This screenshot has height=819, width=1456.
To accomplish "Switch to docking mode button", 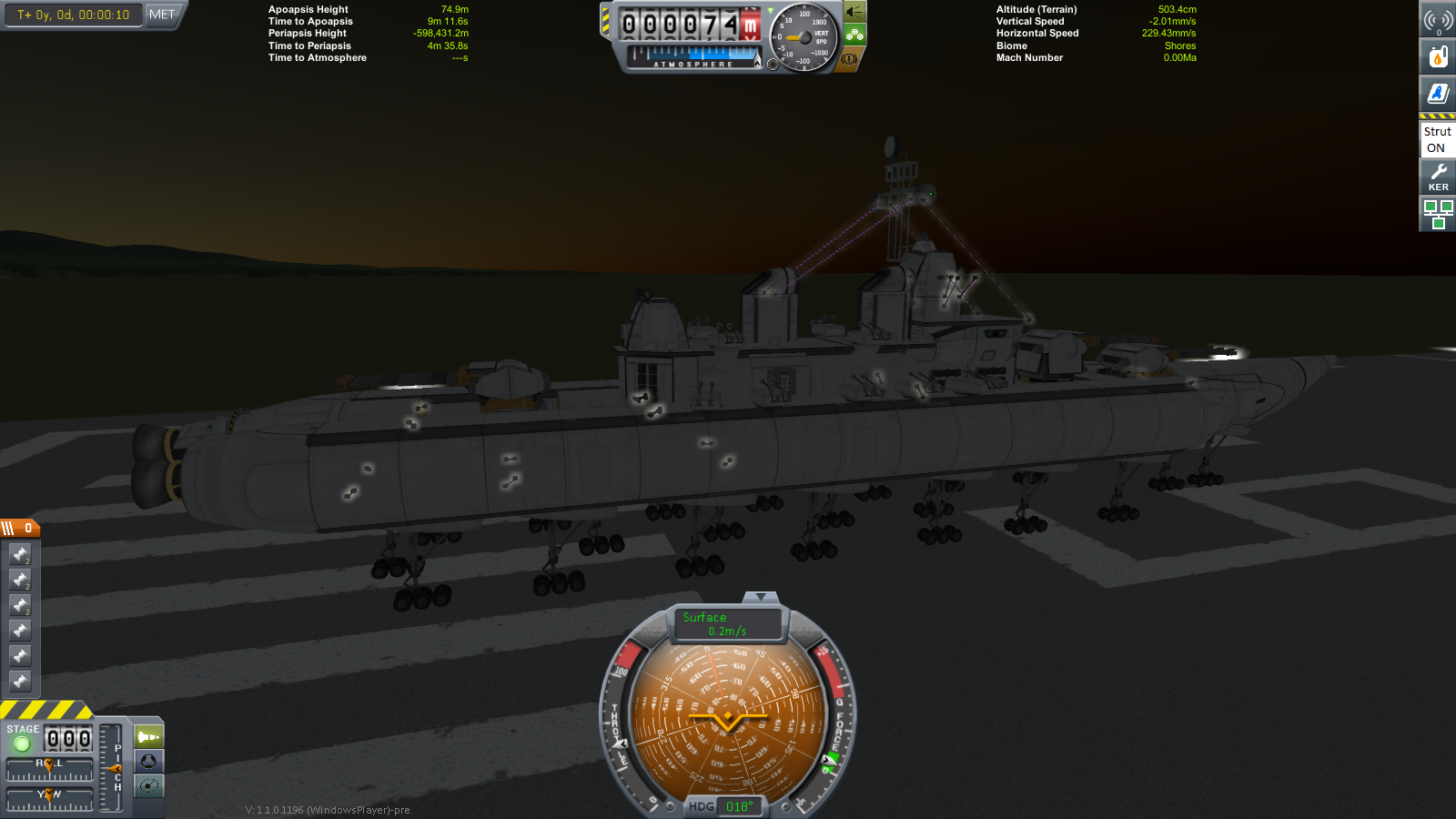I will [x=148, y=761].
